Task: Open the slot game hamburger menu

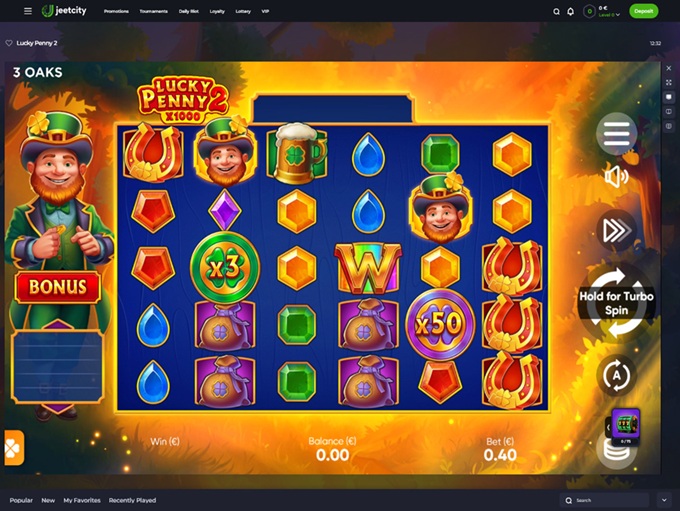Action: point(617,133)
